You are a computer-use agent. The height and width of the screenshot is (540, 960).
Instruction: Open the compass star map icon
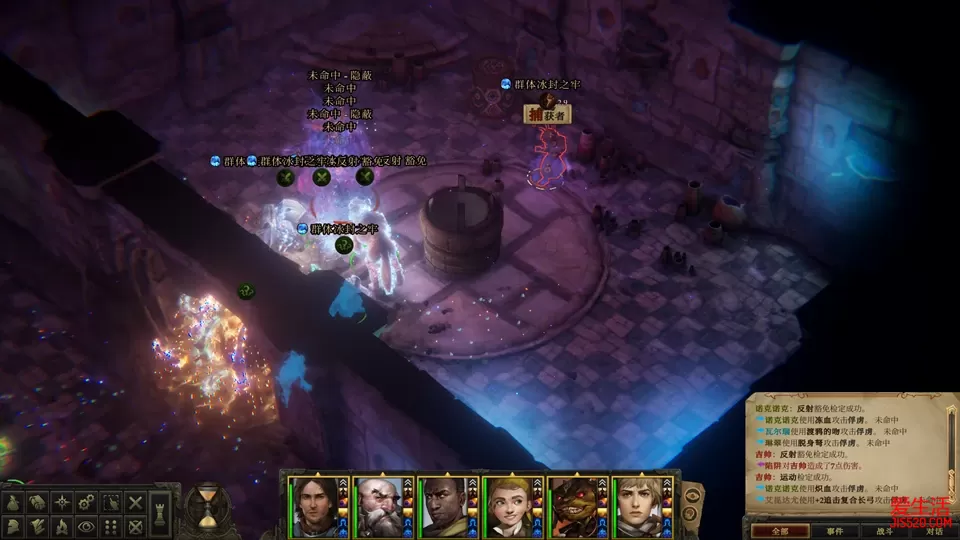coord(62,501)
